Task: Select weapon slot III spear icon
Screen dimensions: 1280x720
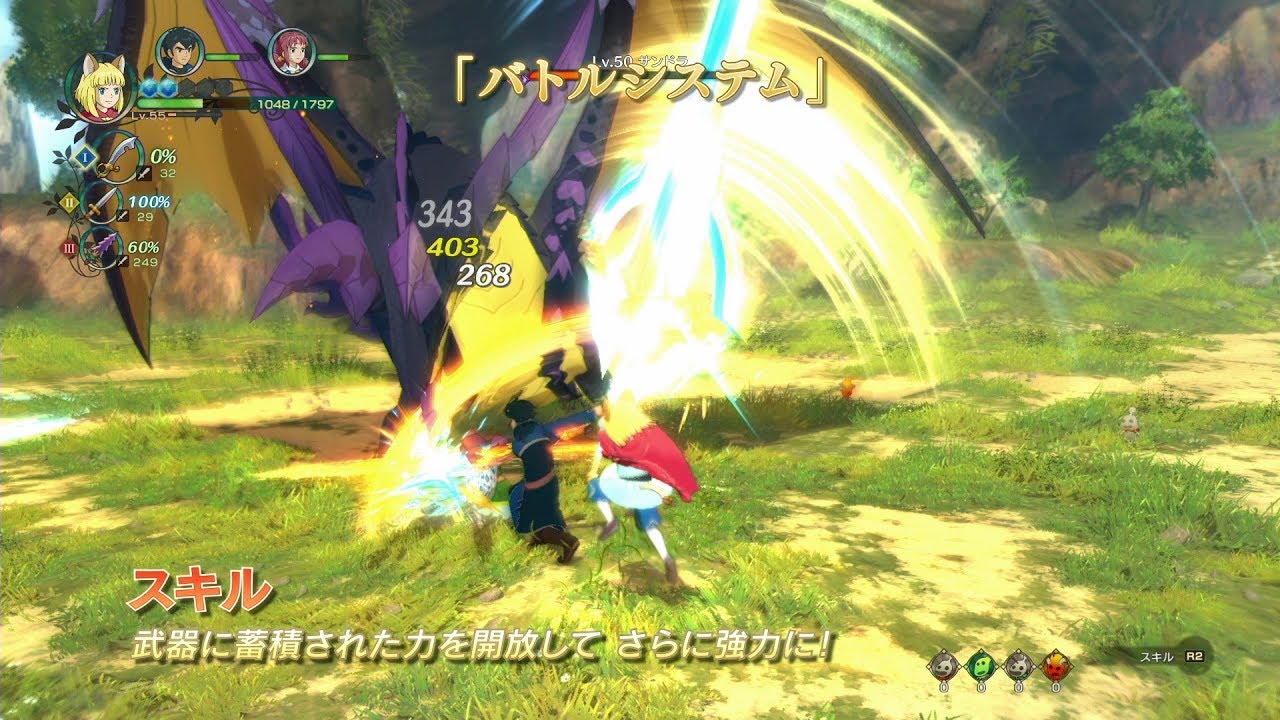Action: tap(102, 248)
